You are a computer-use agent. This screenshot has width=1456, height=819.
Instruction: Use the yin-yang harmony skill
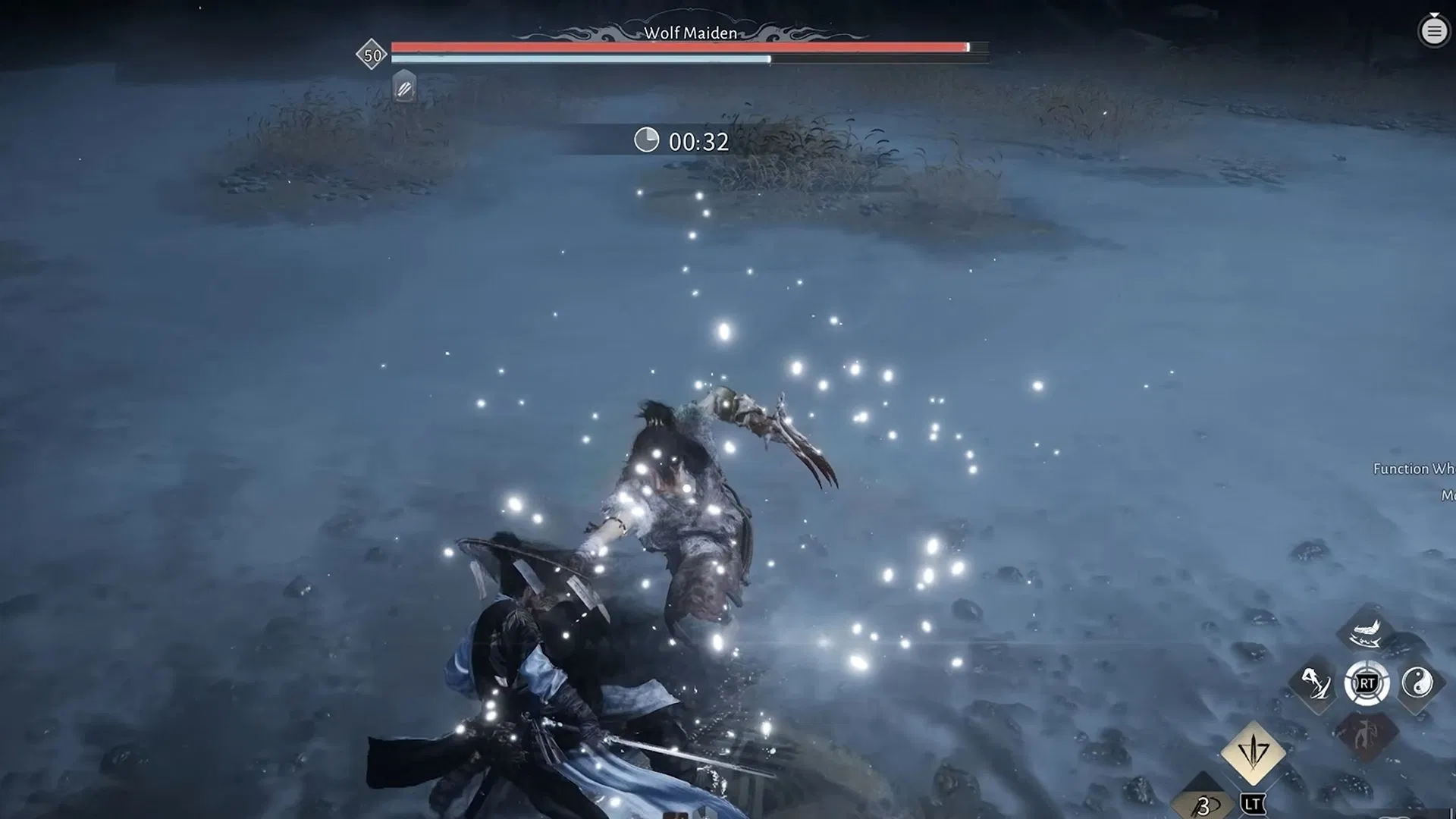click(x=1419, y=682)
